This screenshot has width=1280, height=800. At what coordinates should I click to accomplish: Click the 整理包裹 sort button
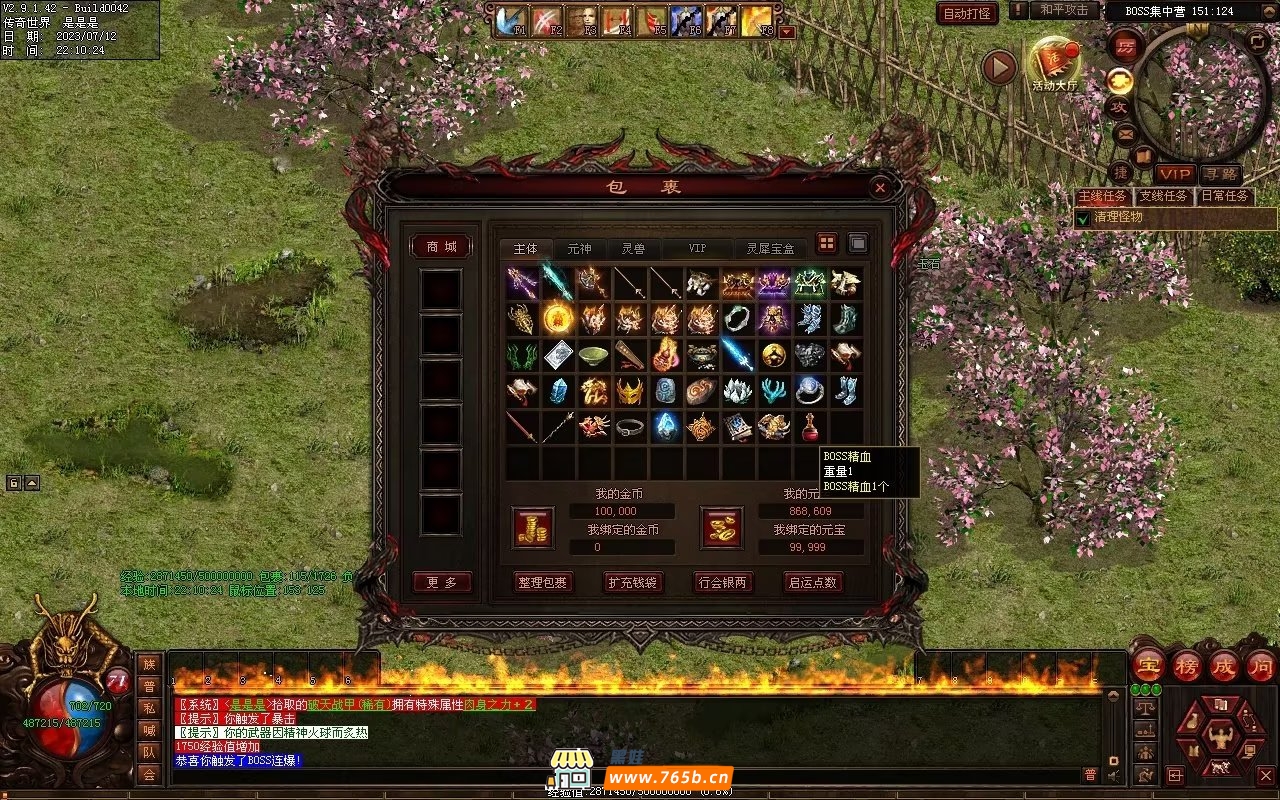tap(542, 582)
